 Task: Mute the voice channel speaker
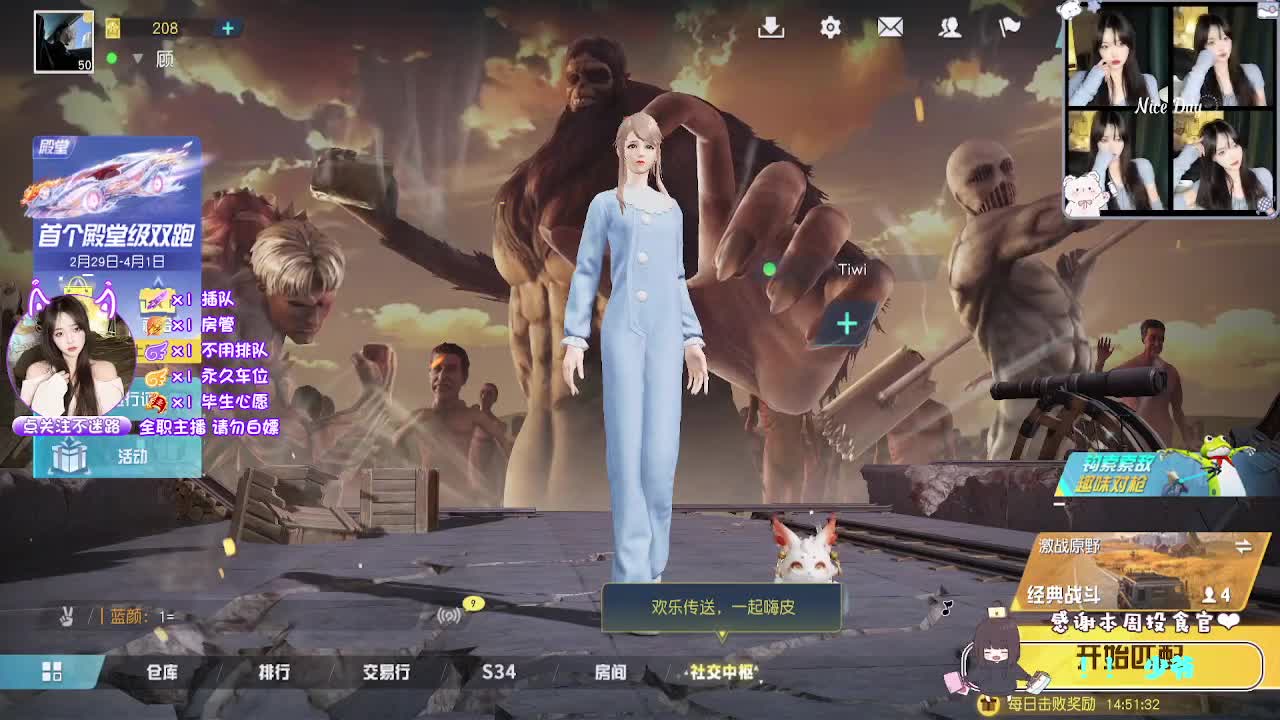tap(446, 617)
